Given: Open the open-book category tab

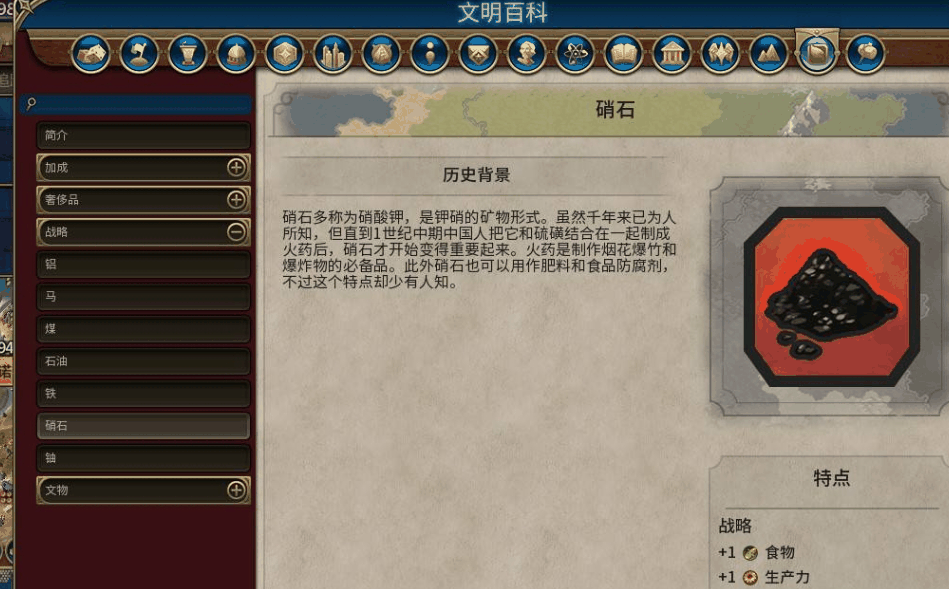Looking at the screenshot, I should click(624, 53).
